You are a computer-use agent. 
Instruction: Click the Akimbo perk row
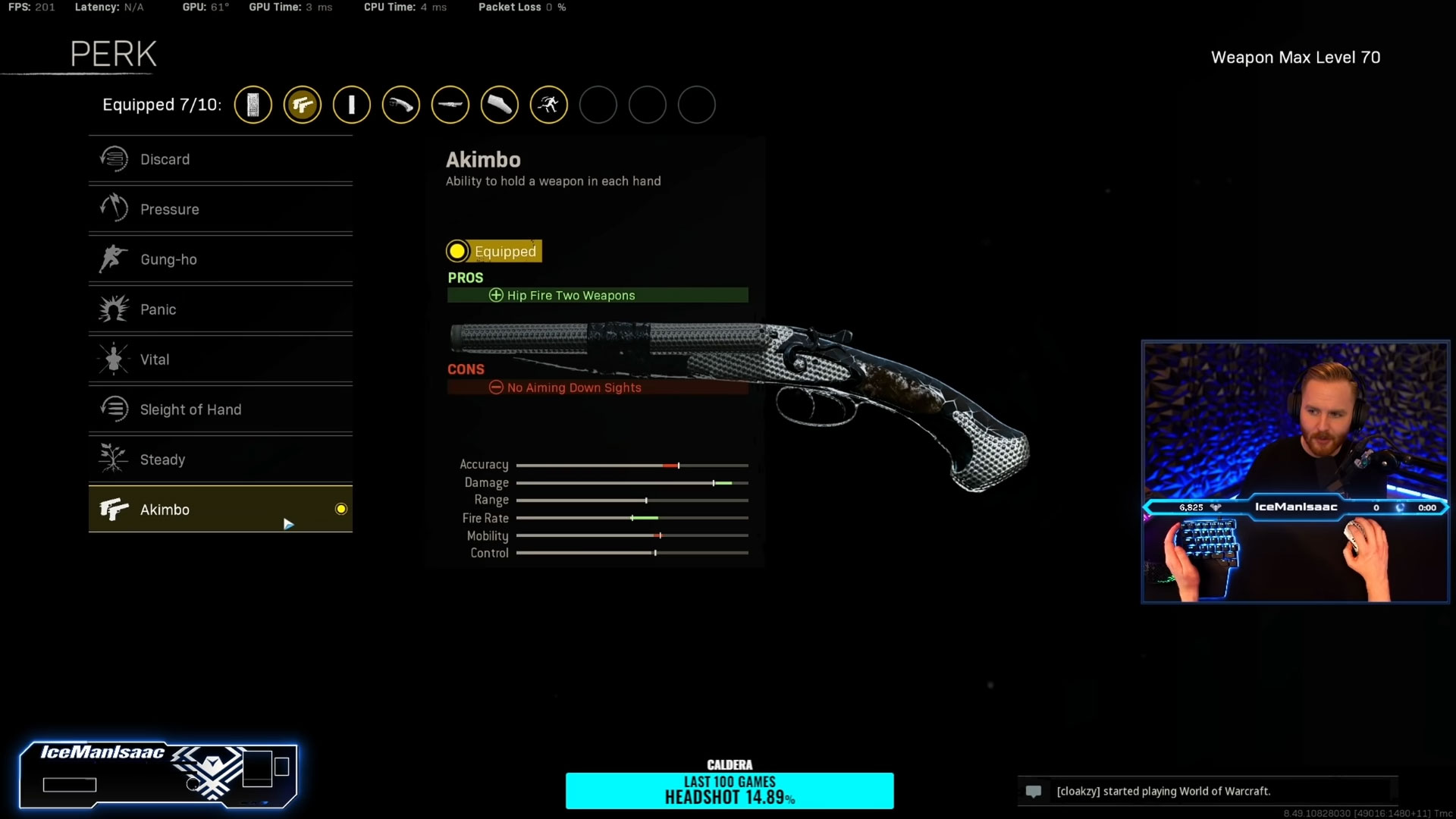[x=220, y=510]
